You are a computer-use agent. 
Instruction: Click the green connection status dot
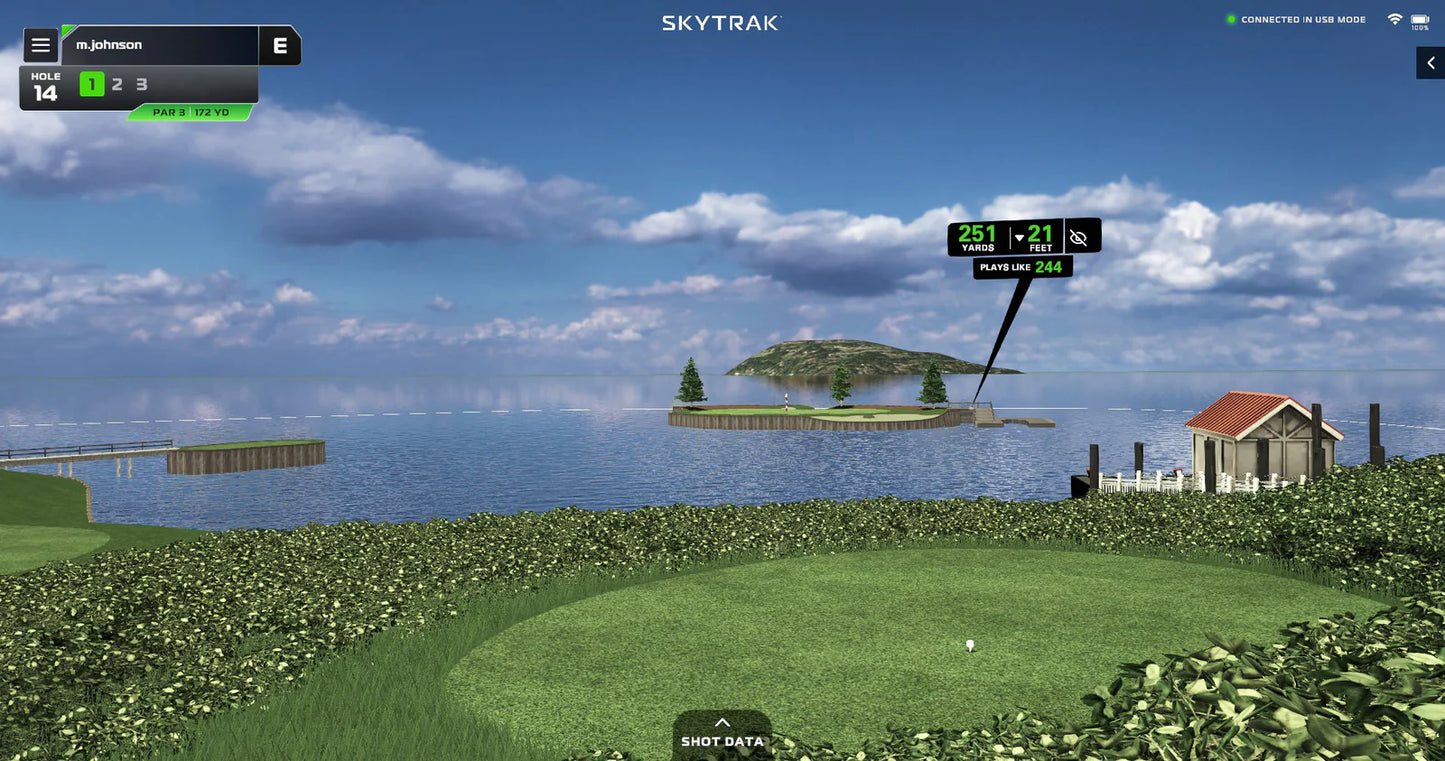pyautogui.click(x=1231, y=17)
